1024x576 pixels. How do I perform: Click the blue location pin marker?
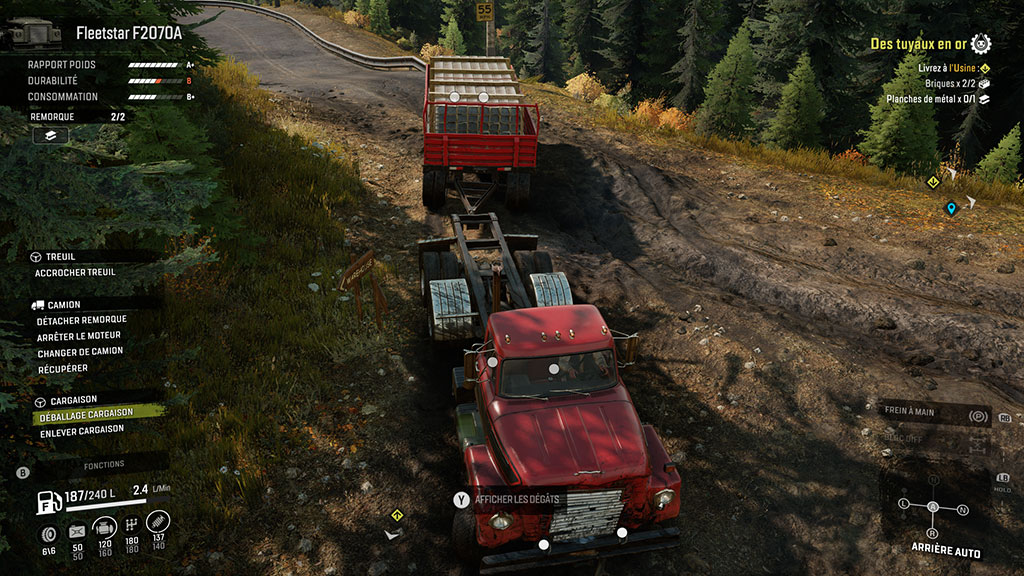pos(951,208)
